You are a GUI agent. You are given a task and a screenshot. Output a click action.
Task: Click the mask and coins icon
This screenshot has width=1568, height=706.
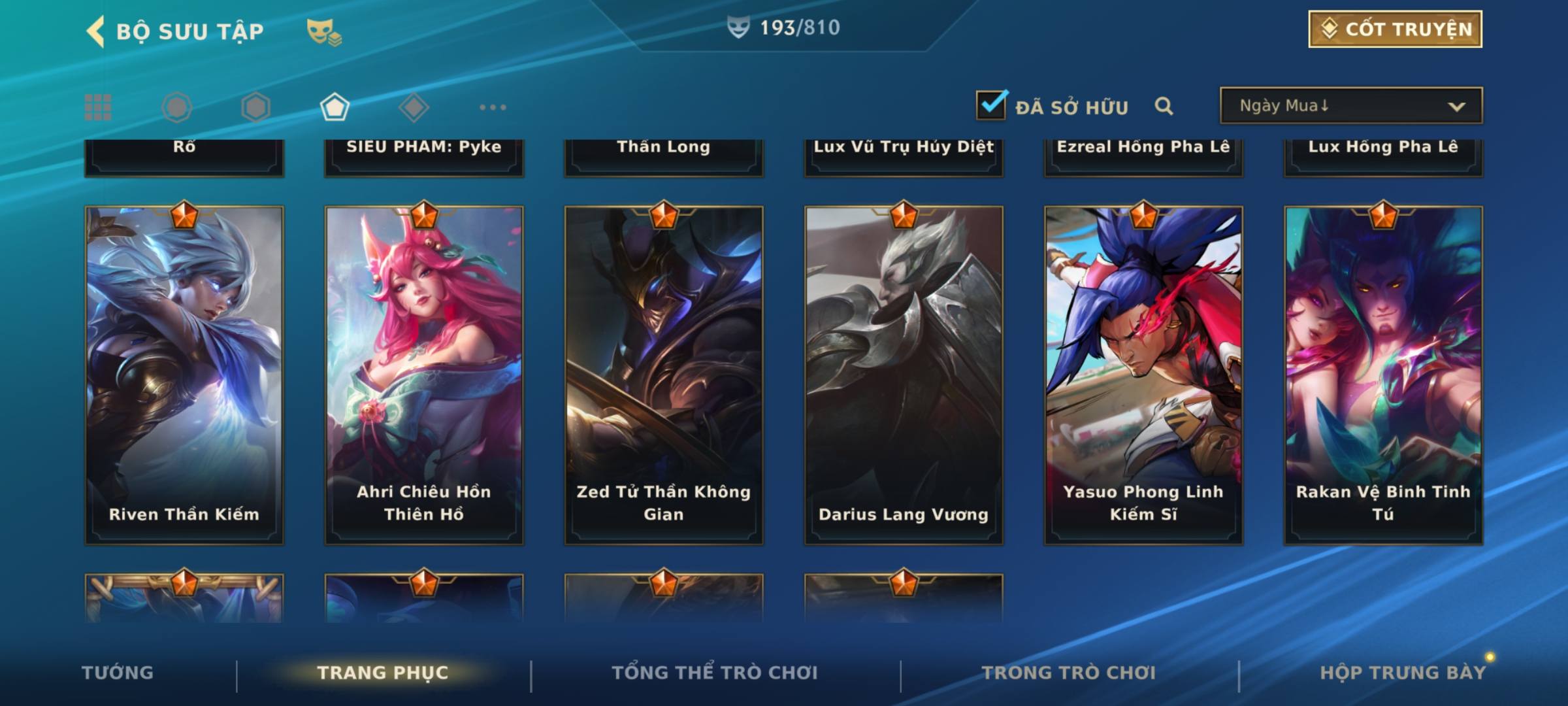[324, 31]
